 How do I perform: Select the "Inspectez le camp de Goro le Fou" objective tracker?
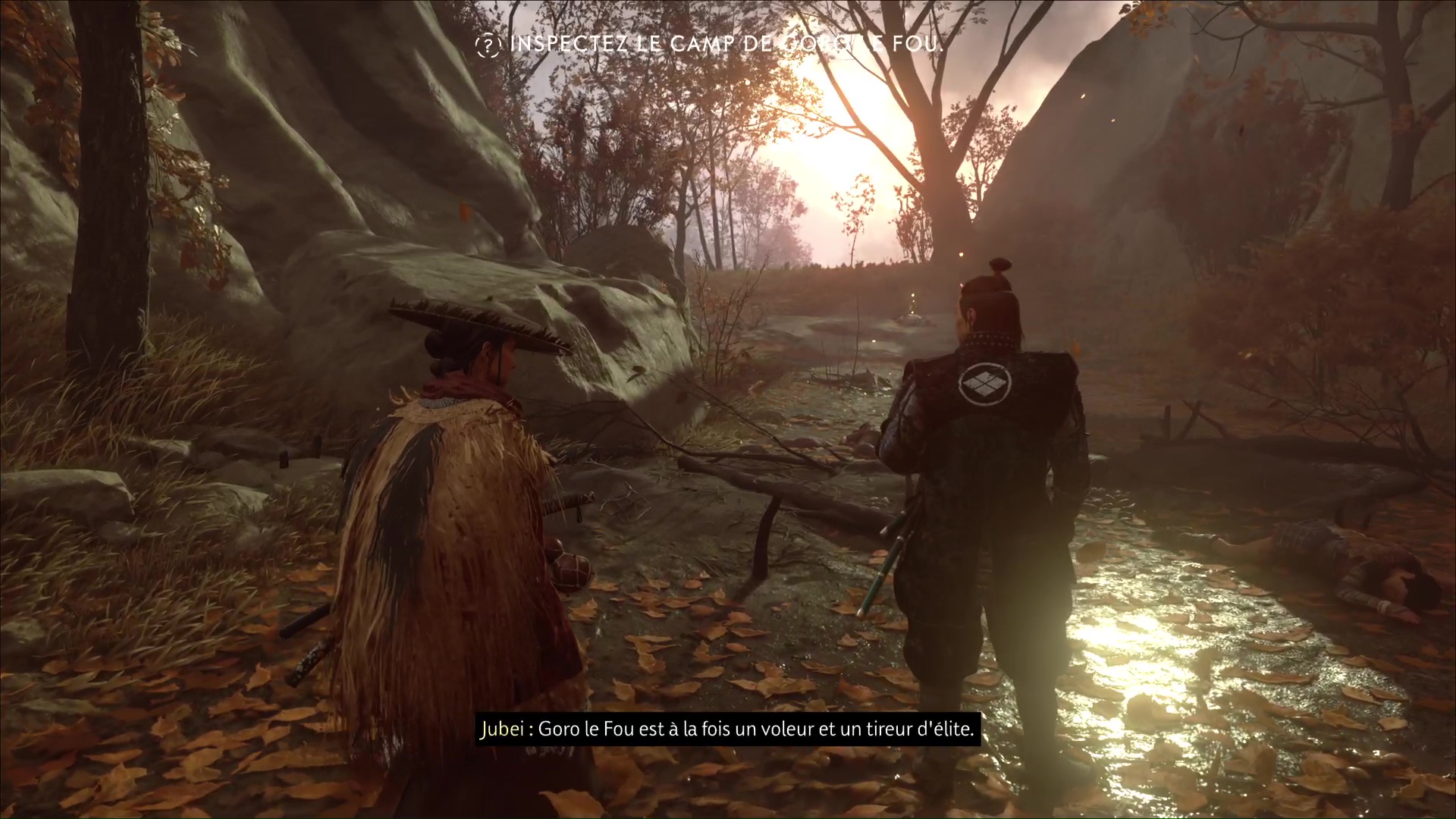710,45
